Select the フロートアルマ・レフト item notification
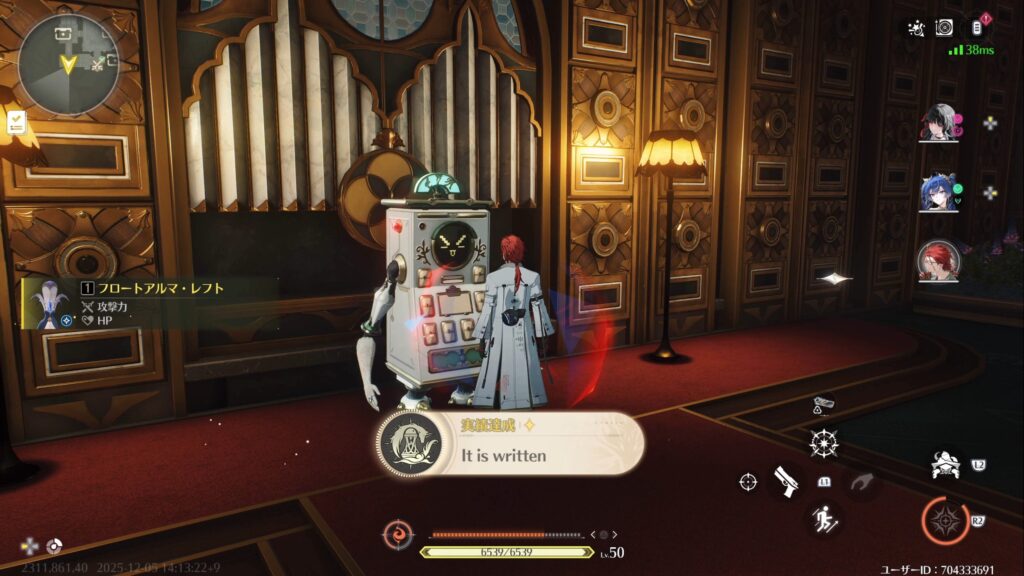 (150, 303)
